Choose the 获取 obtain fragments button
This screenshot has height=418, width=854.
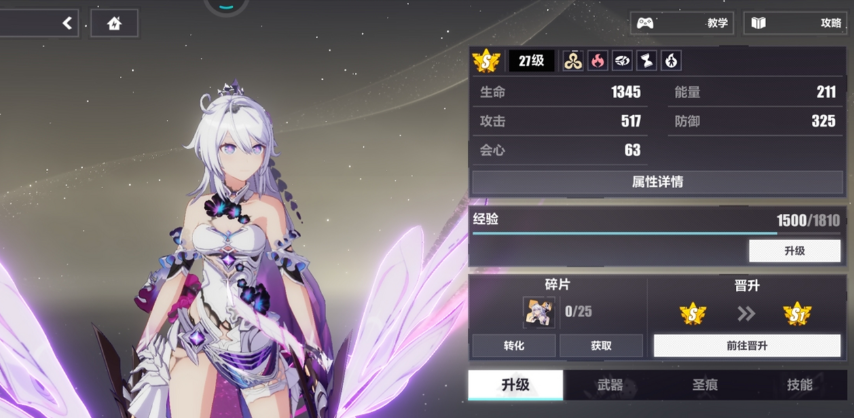click(600, 346)
